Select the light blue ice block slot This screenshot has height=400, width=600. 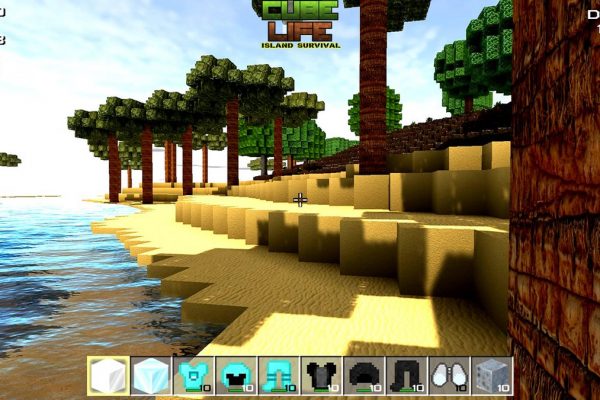click(x=150, y=376)
